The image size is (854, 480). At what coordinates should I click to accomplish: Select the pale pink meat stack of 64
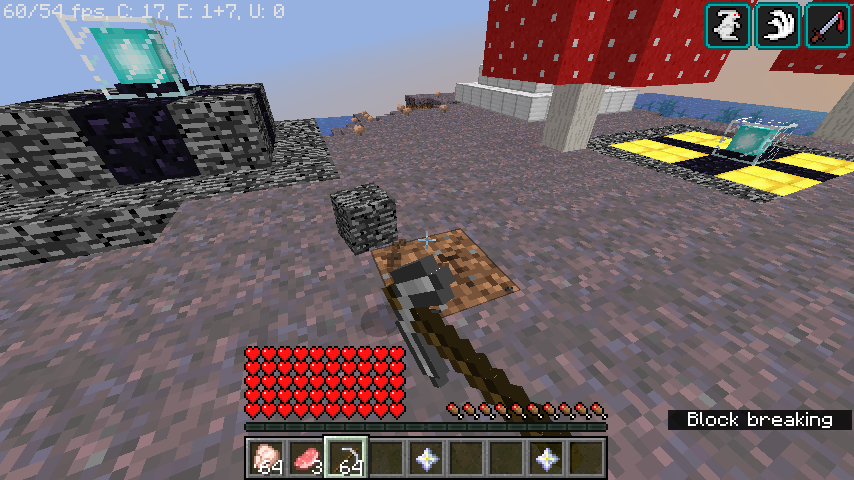265,459
